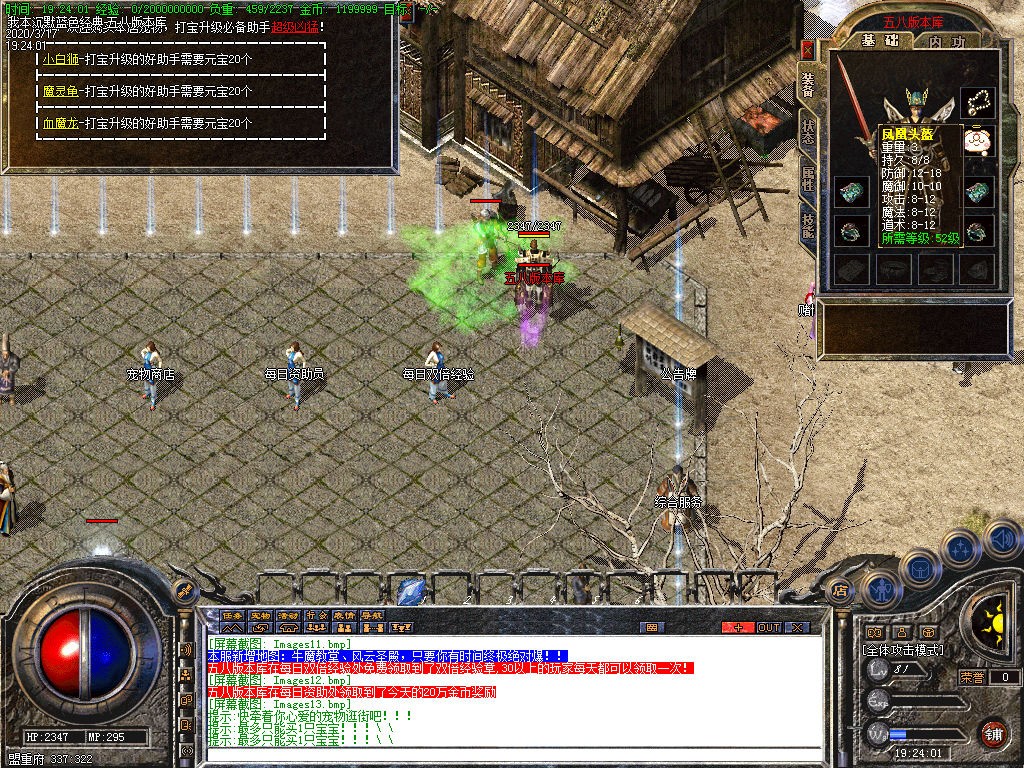The height and width of the screenshot is (768, 1024).
Task: Close the character equipment panel
Action: (808, 50)
